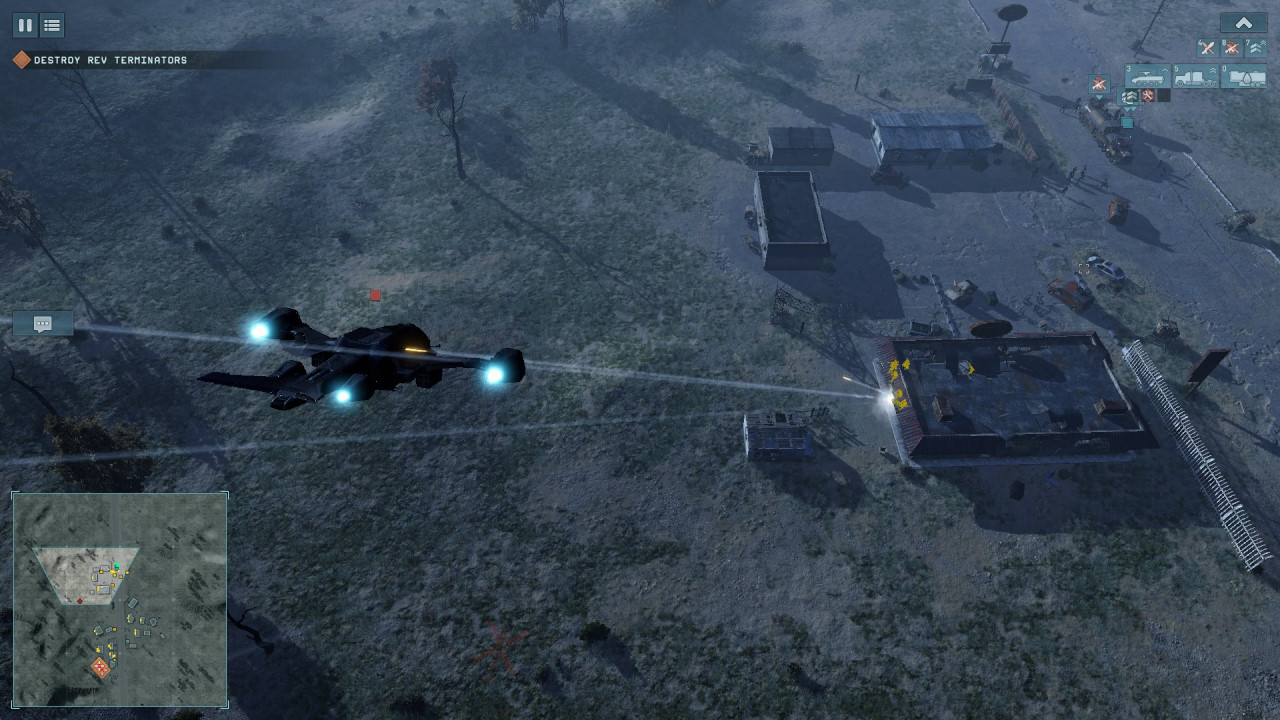Select the red crossed rifle squad numbered 8

tap(1231, 47)
